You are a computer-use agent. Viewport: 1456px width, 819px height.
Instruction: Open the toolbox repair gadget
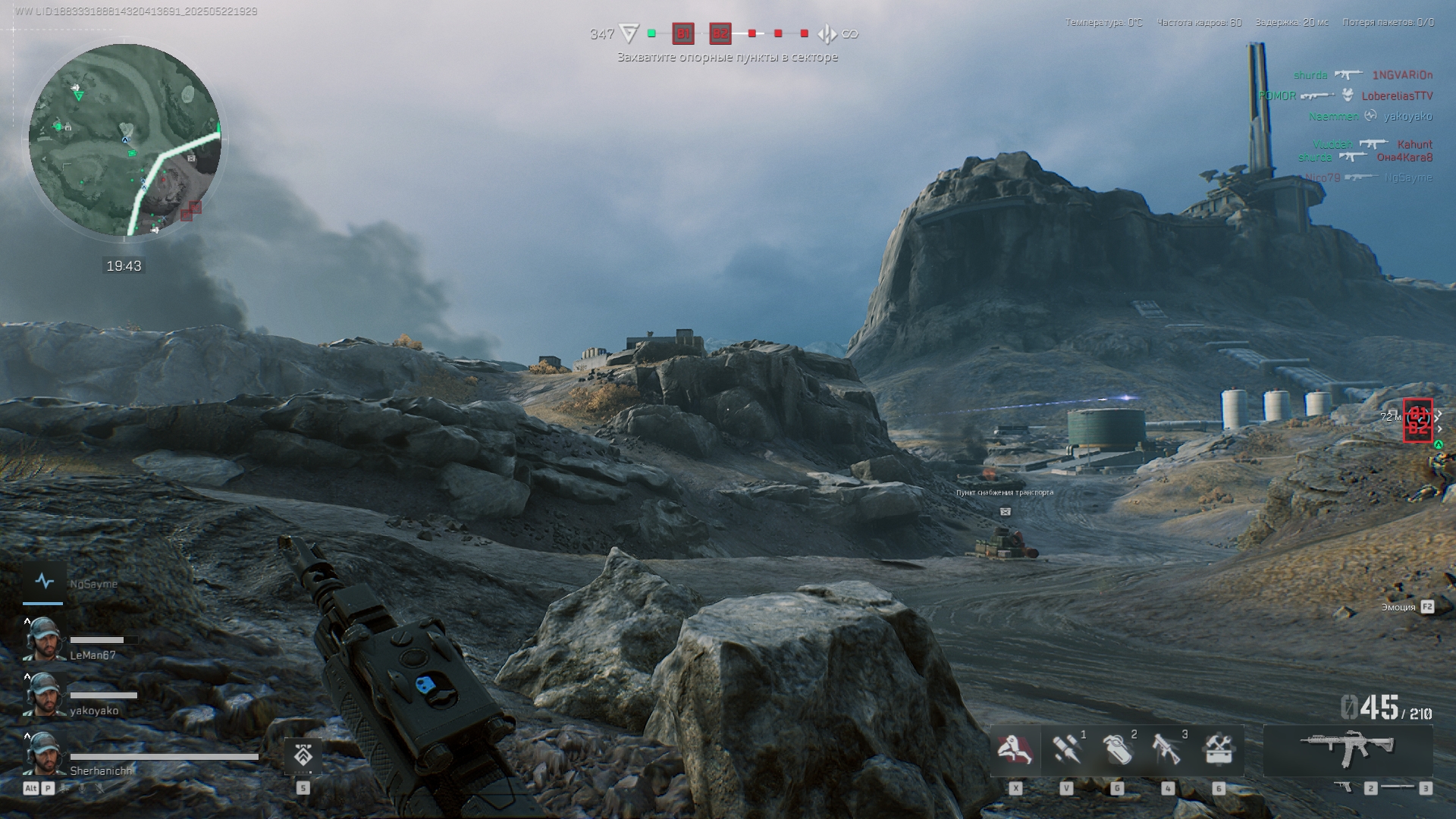point(1218,750)
